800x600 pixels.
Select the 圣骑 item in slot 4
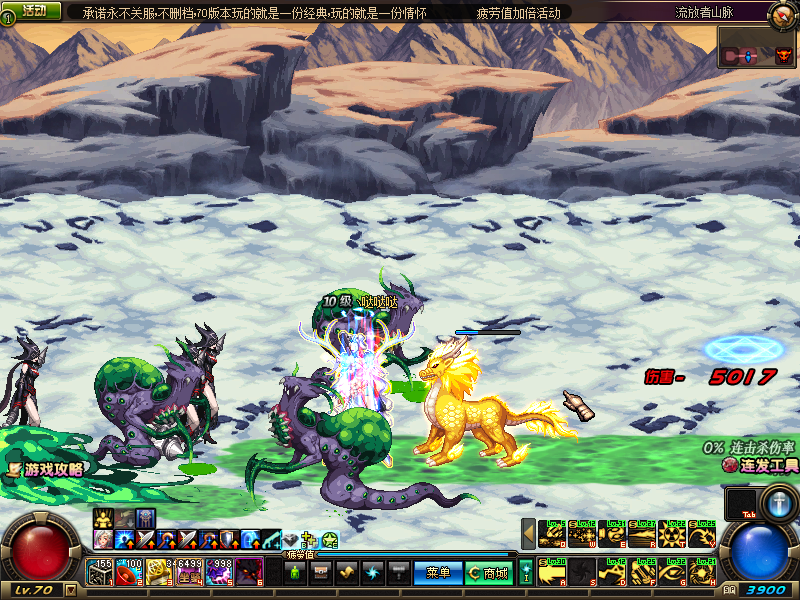[x=190, y=572]
